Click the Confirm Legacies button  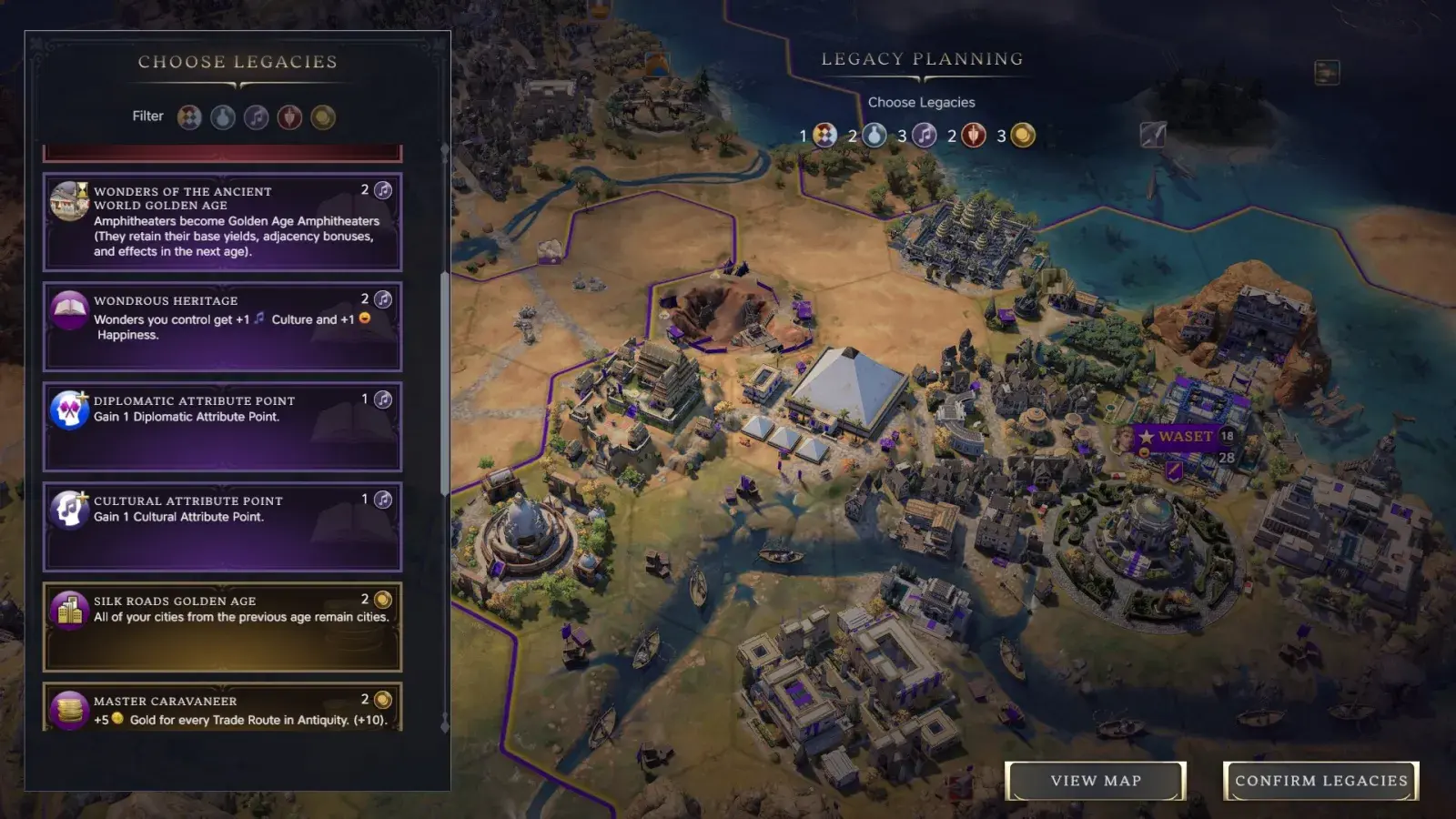pos(1319,781)
